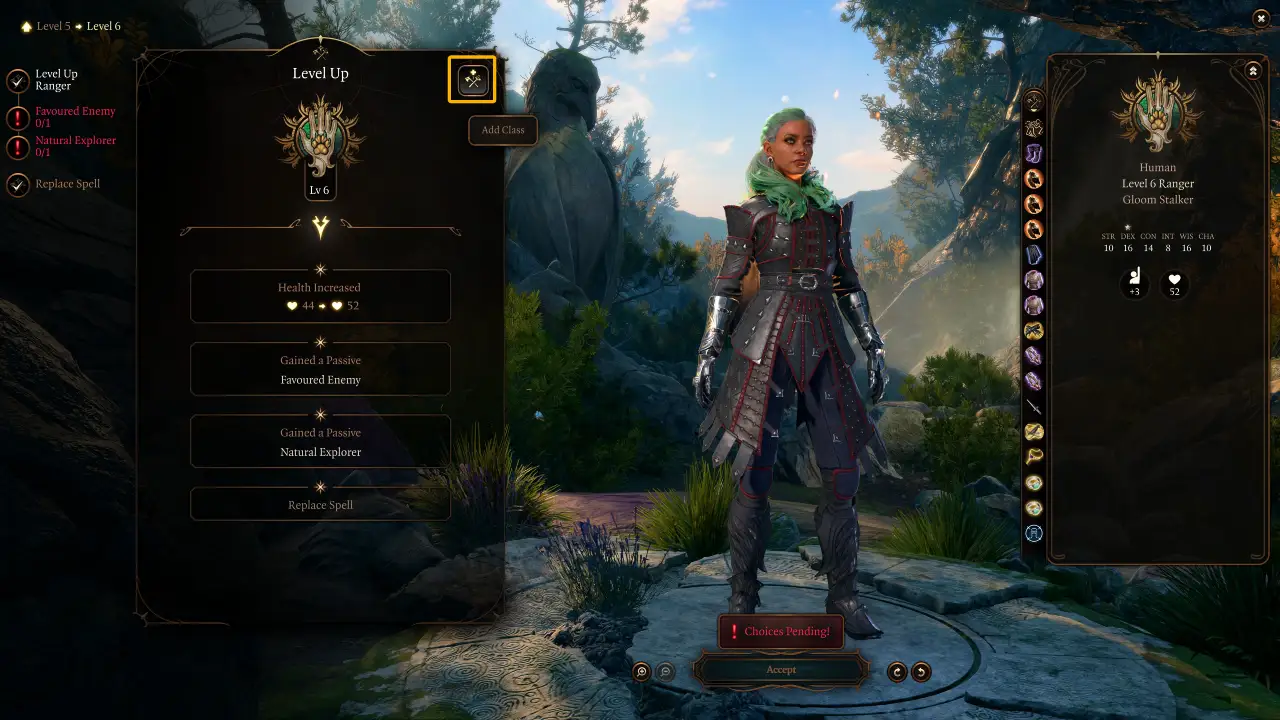Expand the arrow ornament below Lv 6
Image resolution: width=1280 pixels, height=720 pixels.
click(x=320, y=228)
